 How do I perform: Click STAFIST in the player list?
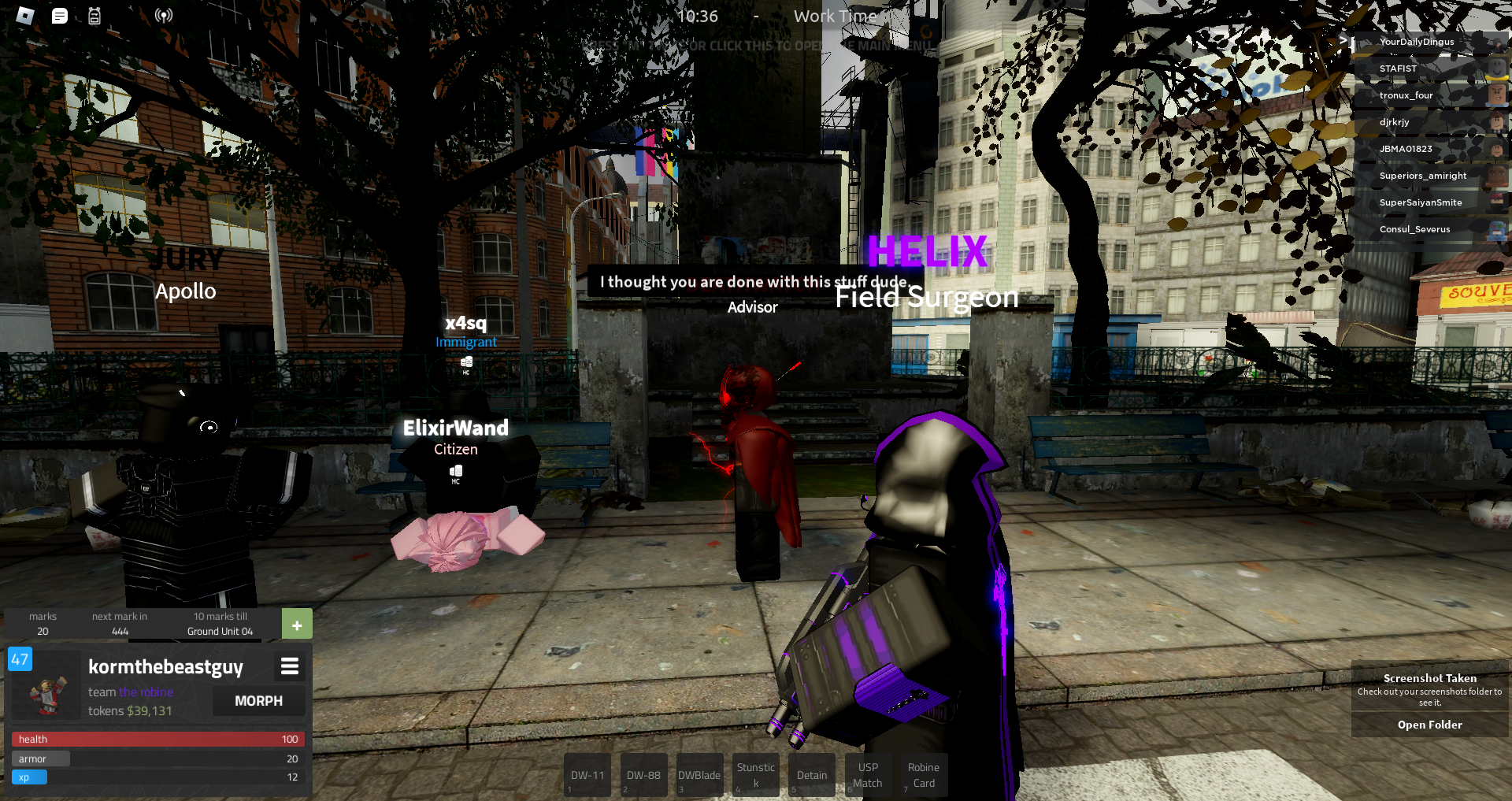[x=1398, y=69]
